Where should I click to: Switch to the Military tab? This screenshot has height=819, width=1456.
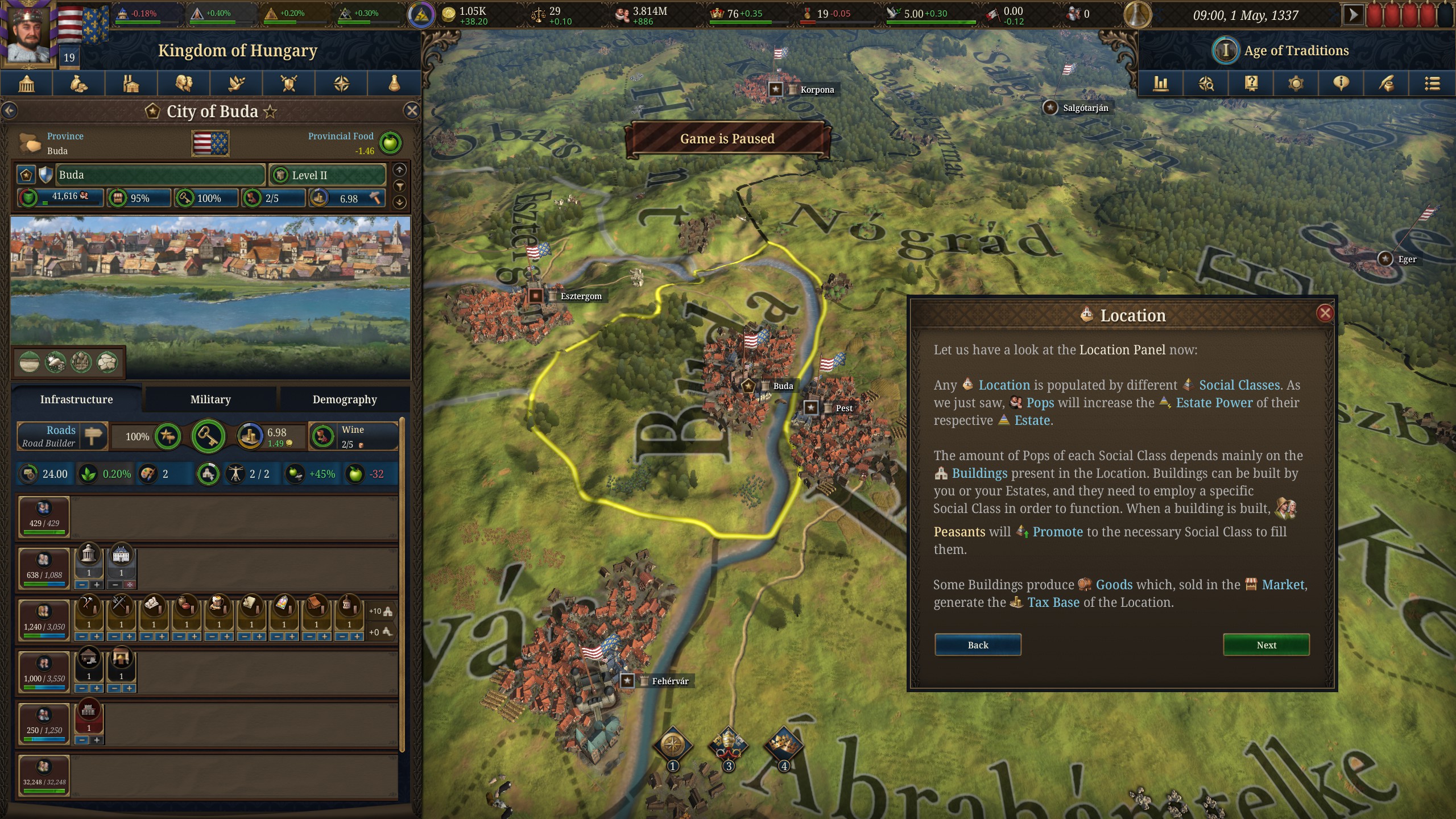coord(210,399)
